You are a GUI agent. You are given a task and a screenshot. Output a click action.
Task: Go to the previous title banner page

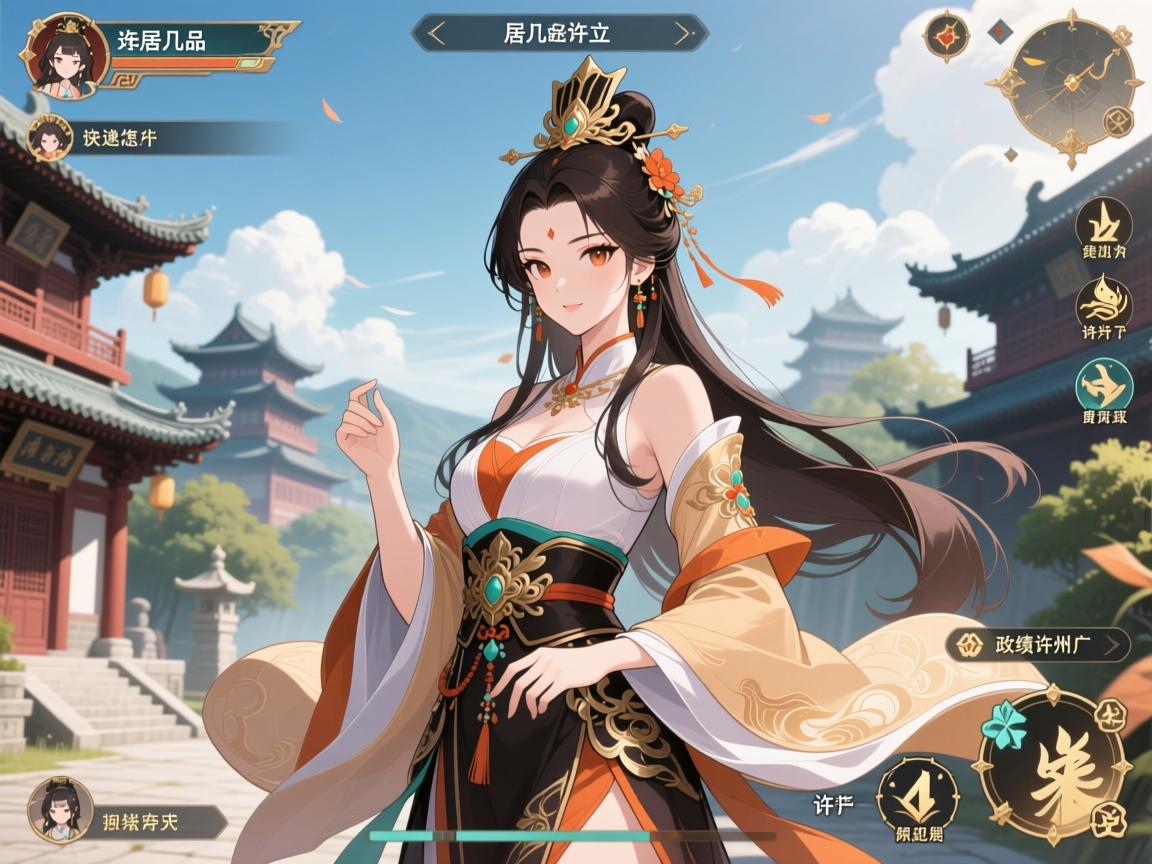[x=436, y=33]
